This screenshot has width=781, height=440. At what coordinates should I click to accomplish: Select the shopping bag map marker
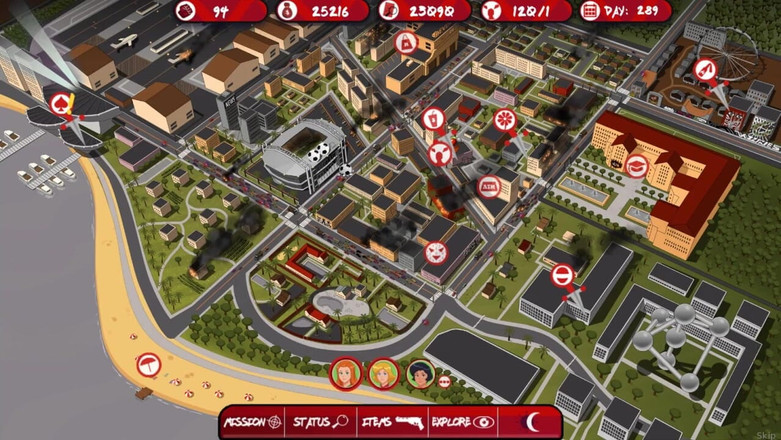(x=407, y=42)
